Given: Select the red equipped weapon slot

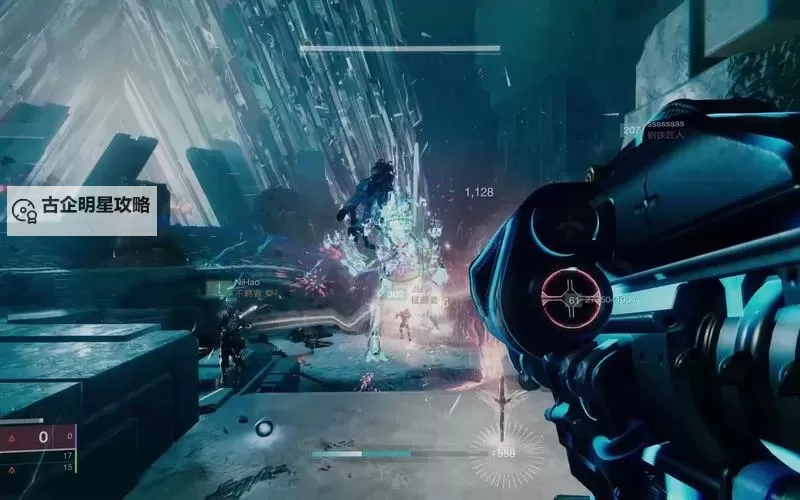Looking at the screenshot, I should pos(38,437).
